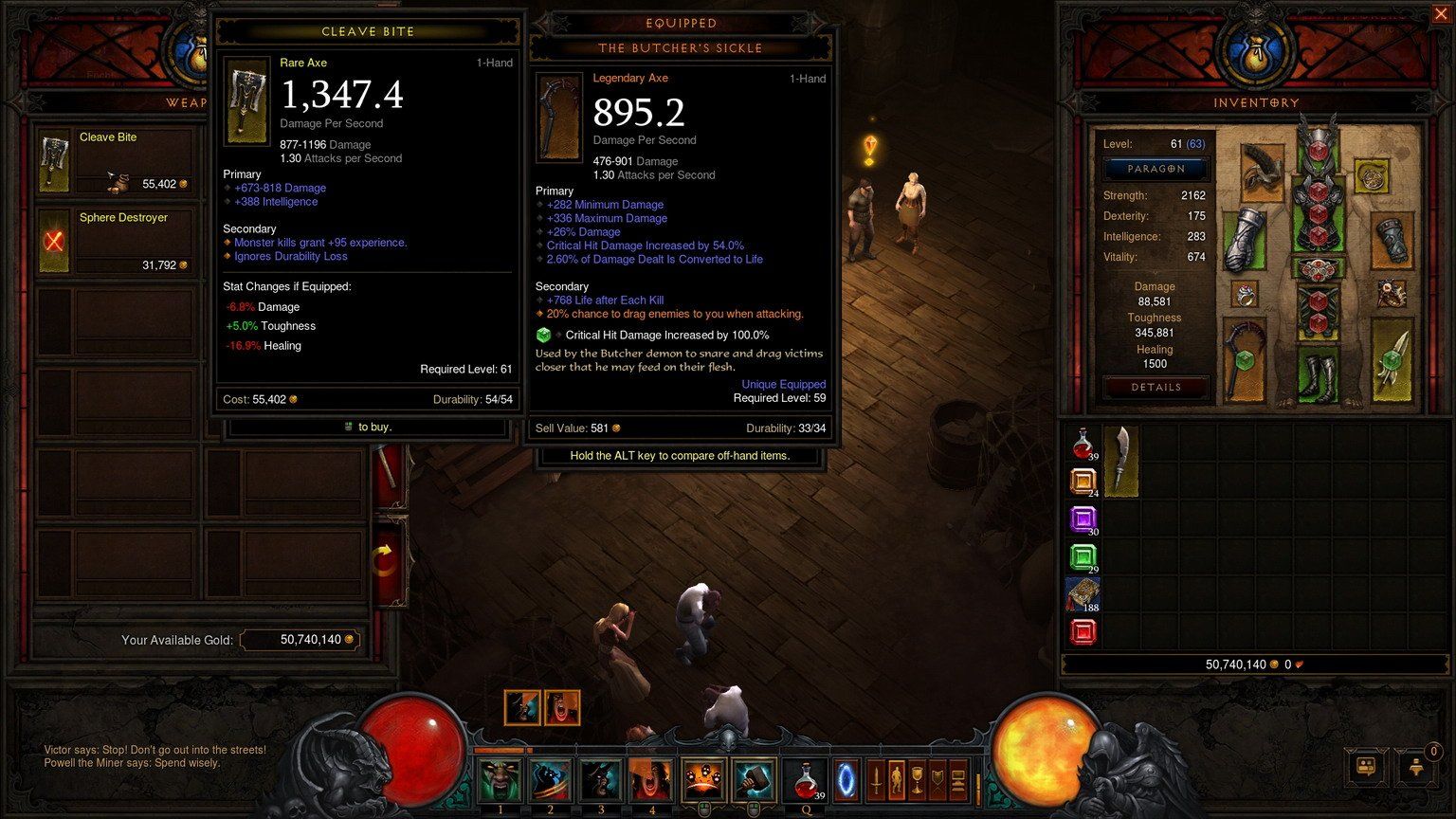Use the health potion on the action bar

[x=807, y=780]
